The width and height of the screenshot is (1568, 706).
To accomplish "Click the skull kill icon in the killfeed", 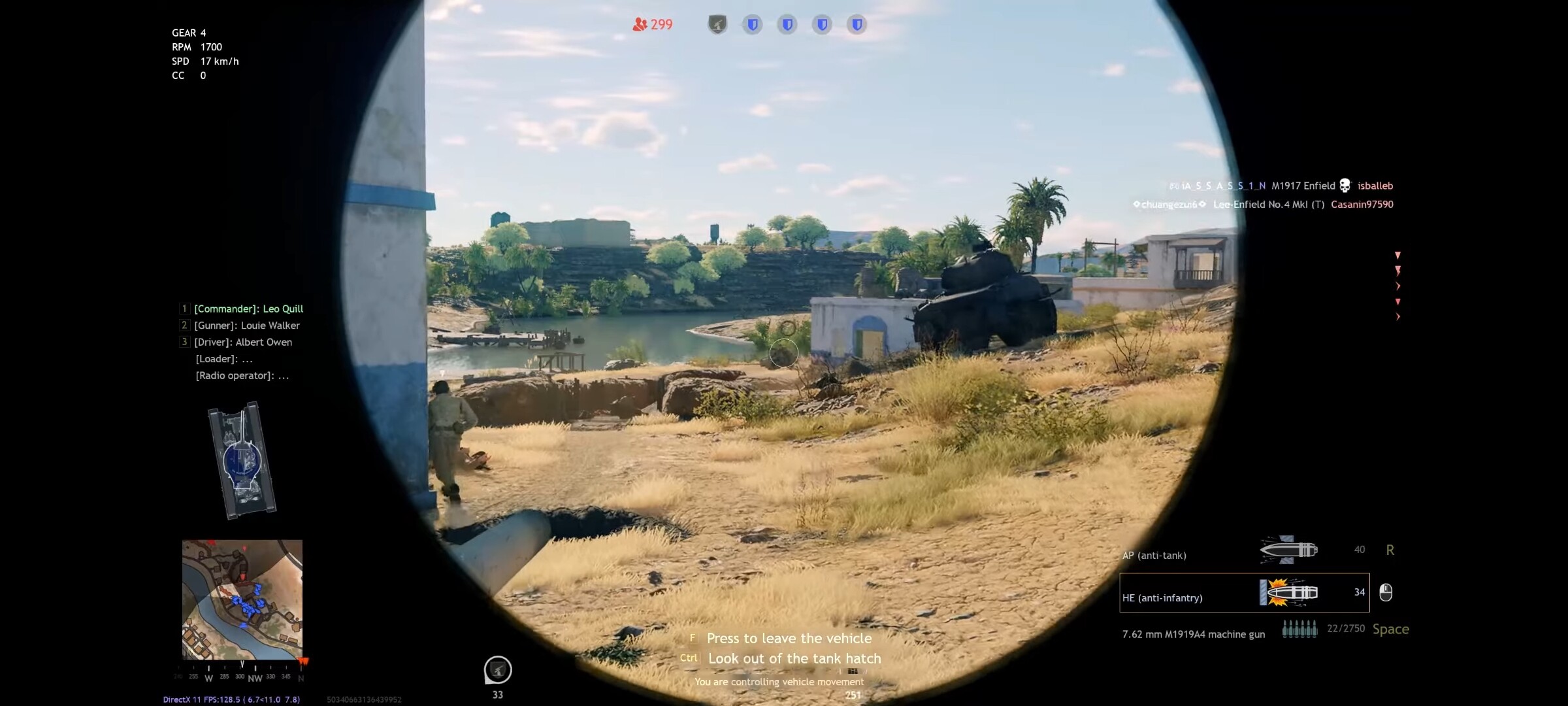I will [x=1346, y=186].
